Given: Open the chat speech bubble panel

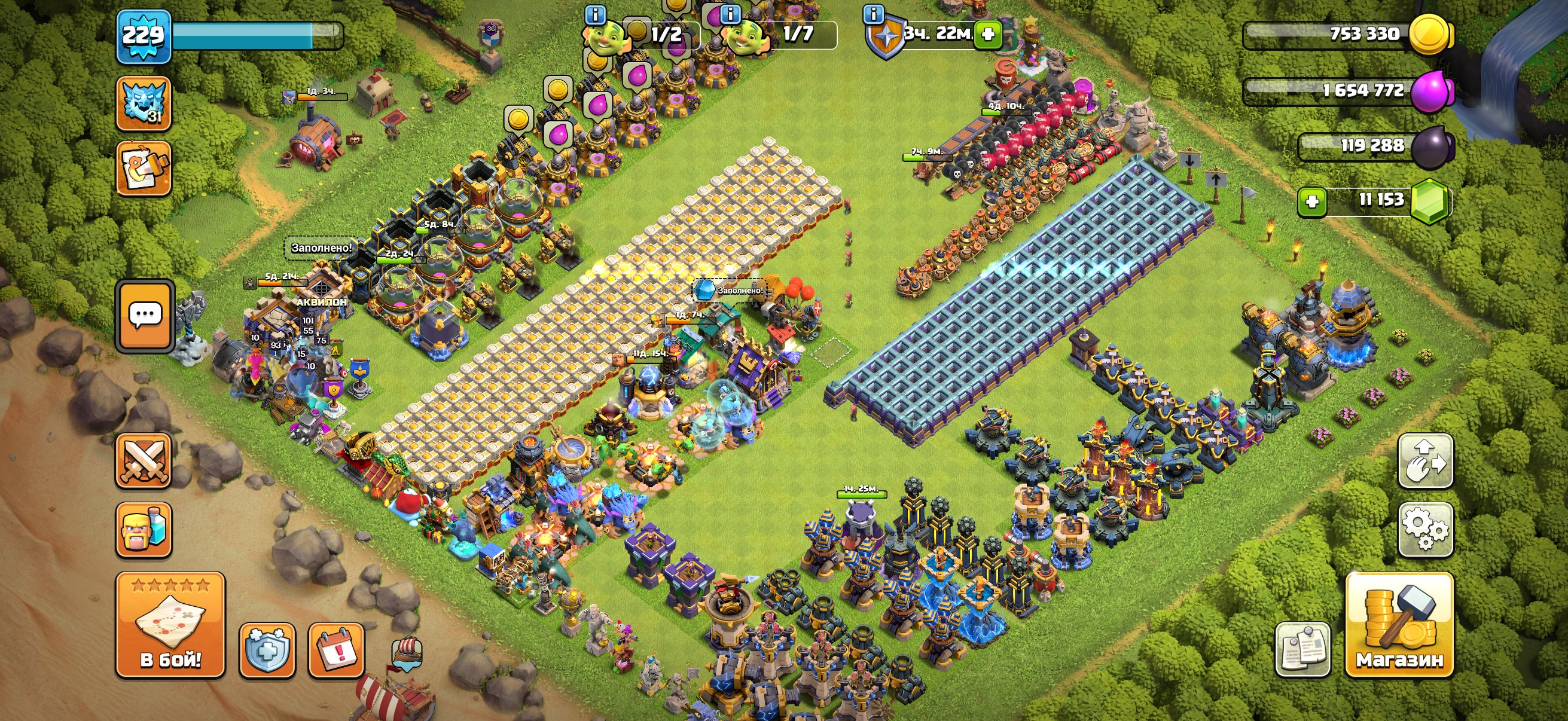Looking at the screenshot, I should tap(145, 316).
